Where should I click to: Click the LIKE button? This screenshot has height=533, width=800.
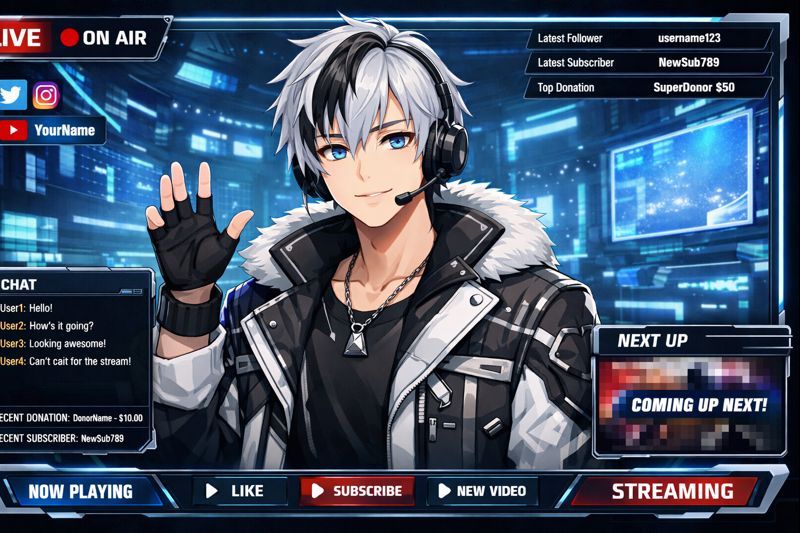point(236,491)
